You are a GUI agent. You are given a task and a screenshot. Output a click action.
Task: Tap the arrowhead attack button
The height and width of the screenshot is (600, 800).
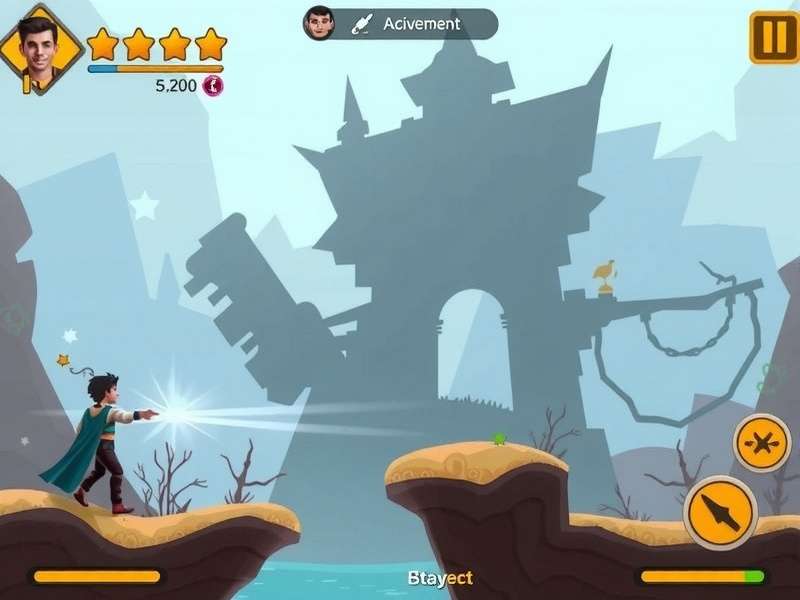coord(720,512)
